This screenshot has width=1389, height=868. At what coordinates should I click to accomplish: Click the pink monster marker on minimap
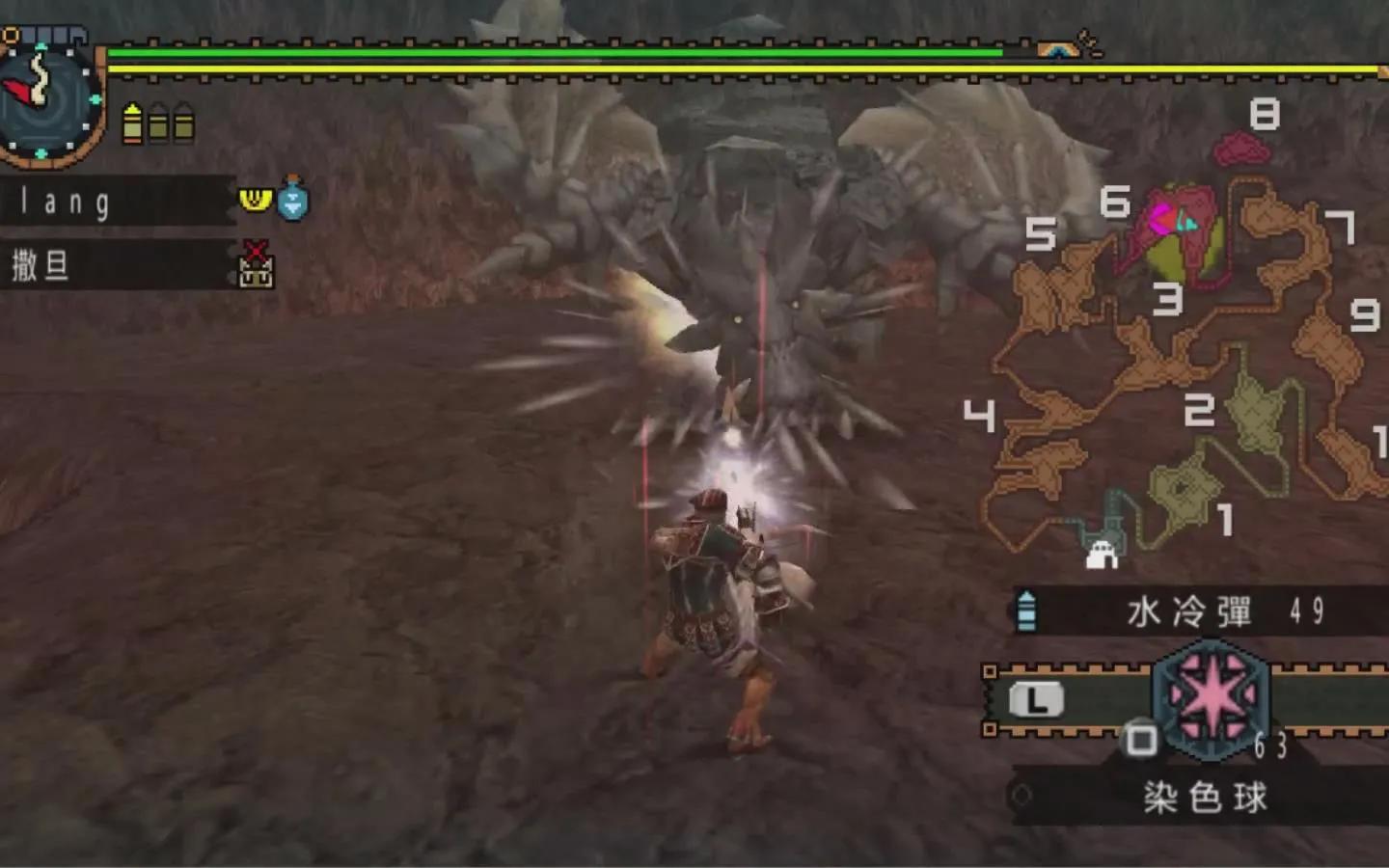coord(1169,221)
